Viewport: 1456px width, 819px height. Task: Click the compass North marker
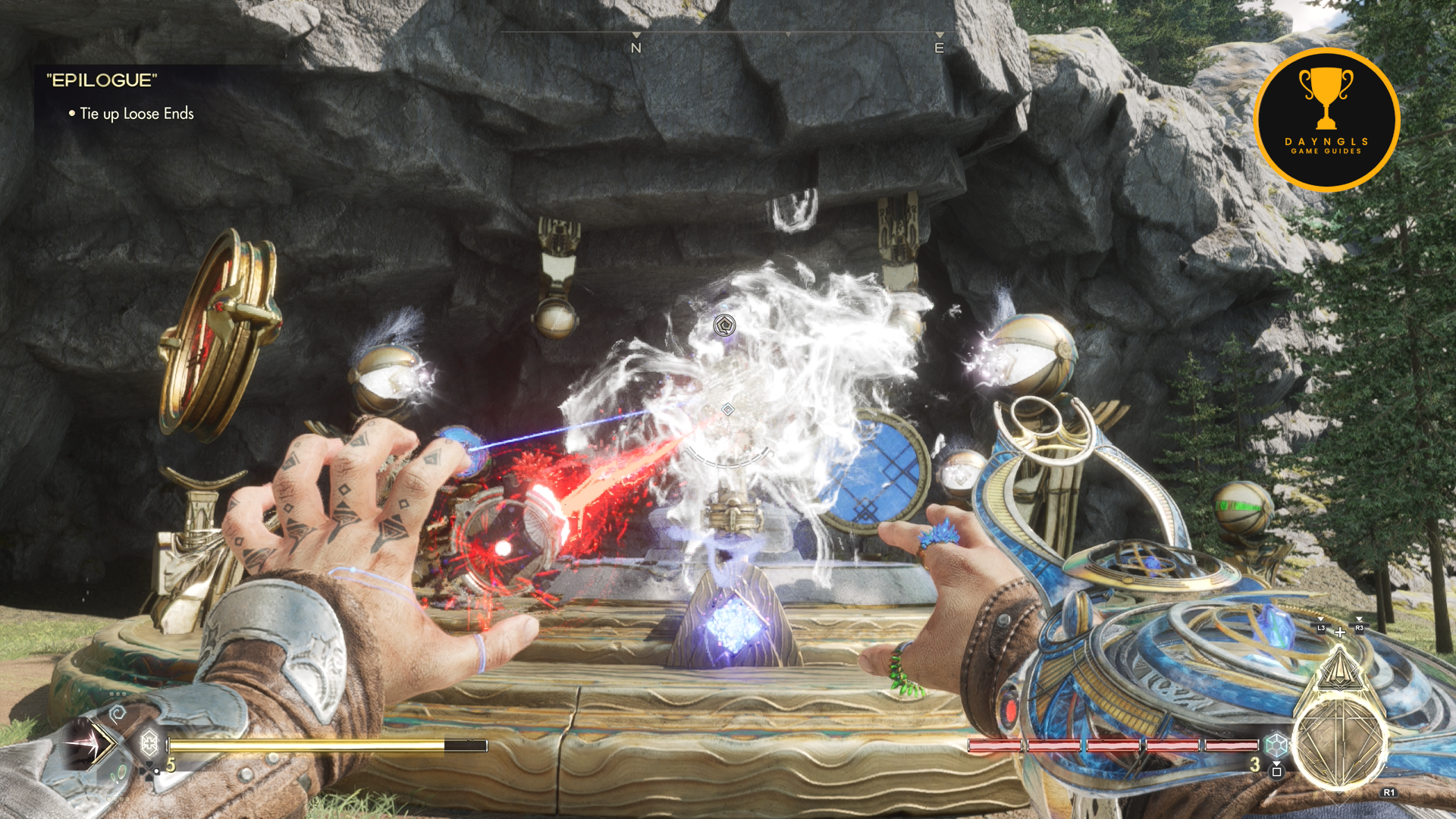636,47
